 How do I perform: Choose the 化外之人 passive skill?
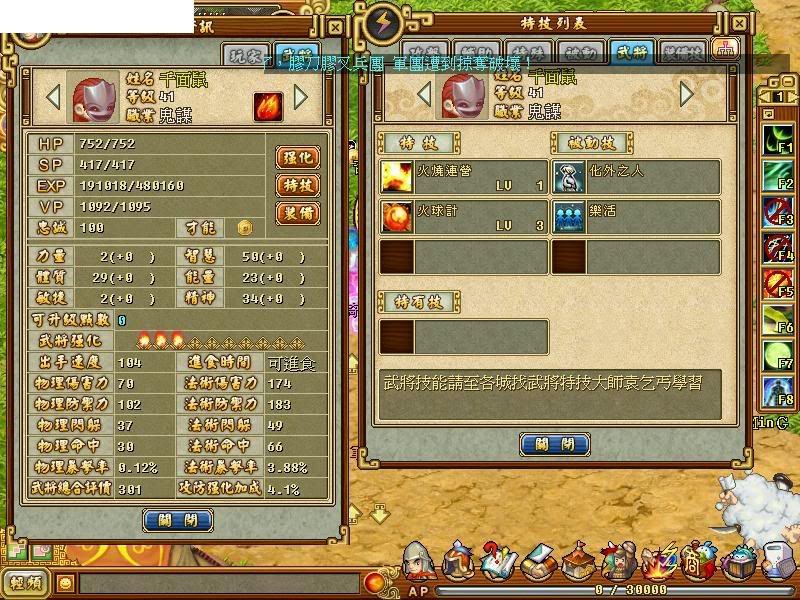point(636,178)
